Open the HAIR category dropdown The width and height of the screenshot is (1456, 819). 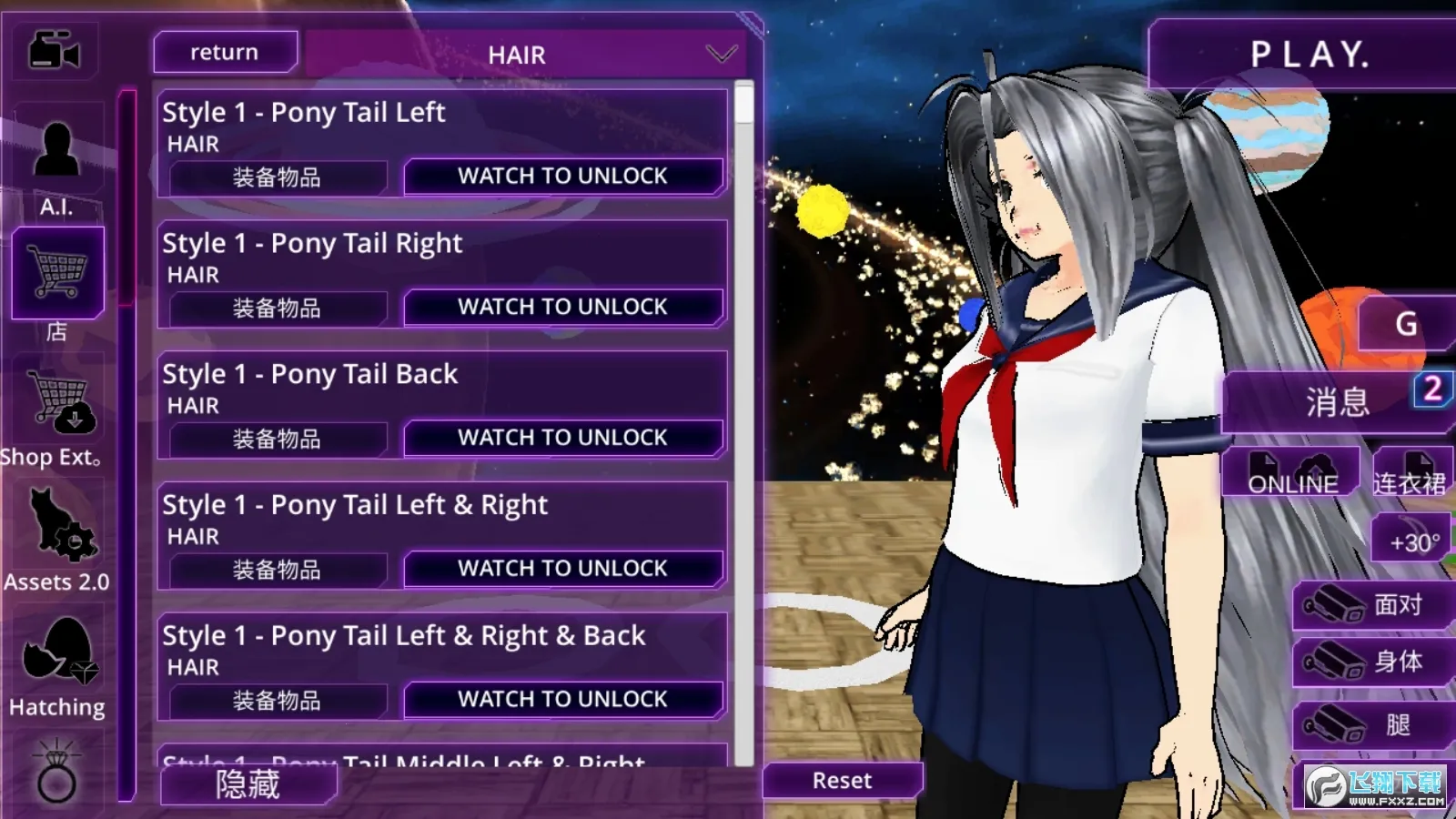tap(721, 55)
